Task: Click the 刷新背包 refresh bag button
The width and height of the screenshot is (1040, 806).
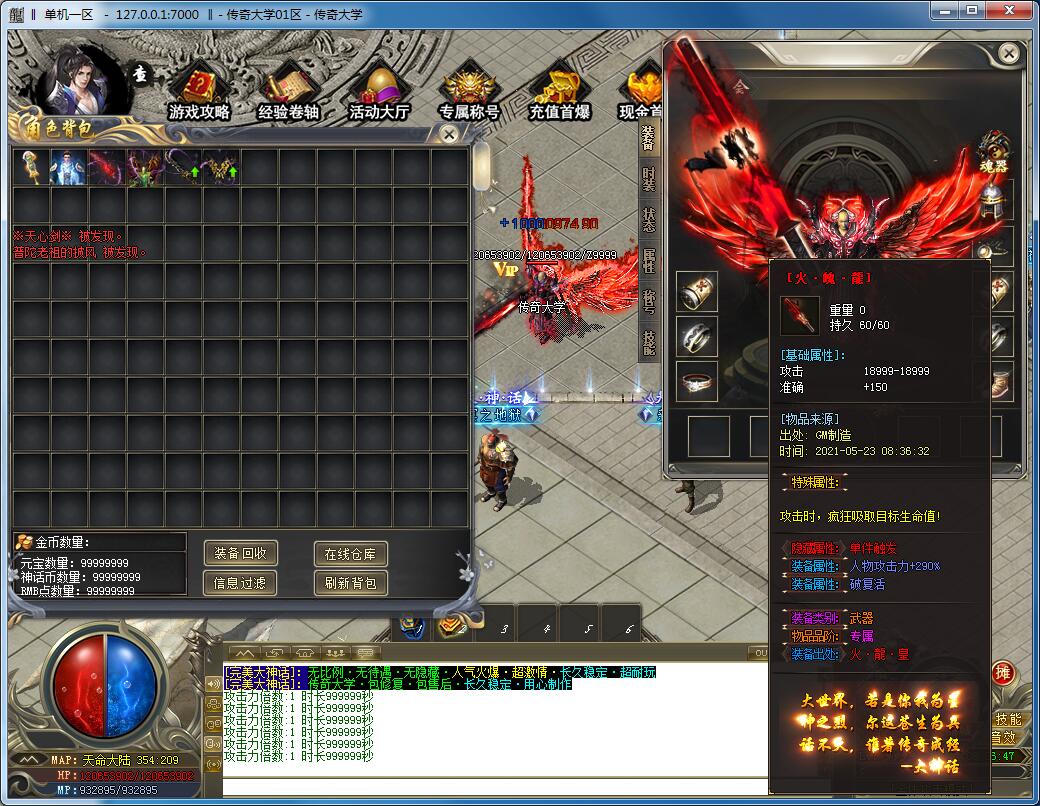Action: [x=350, y=582]
